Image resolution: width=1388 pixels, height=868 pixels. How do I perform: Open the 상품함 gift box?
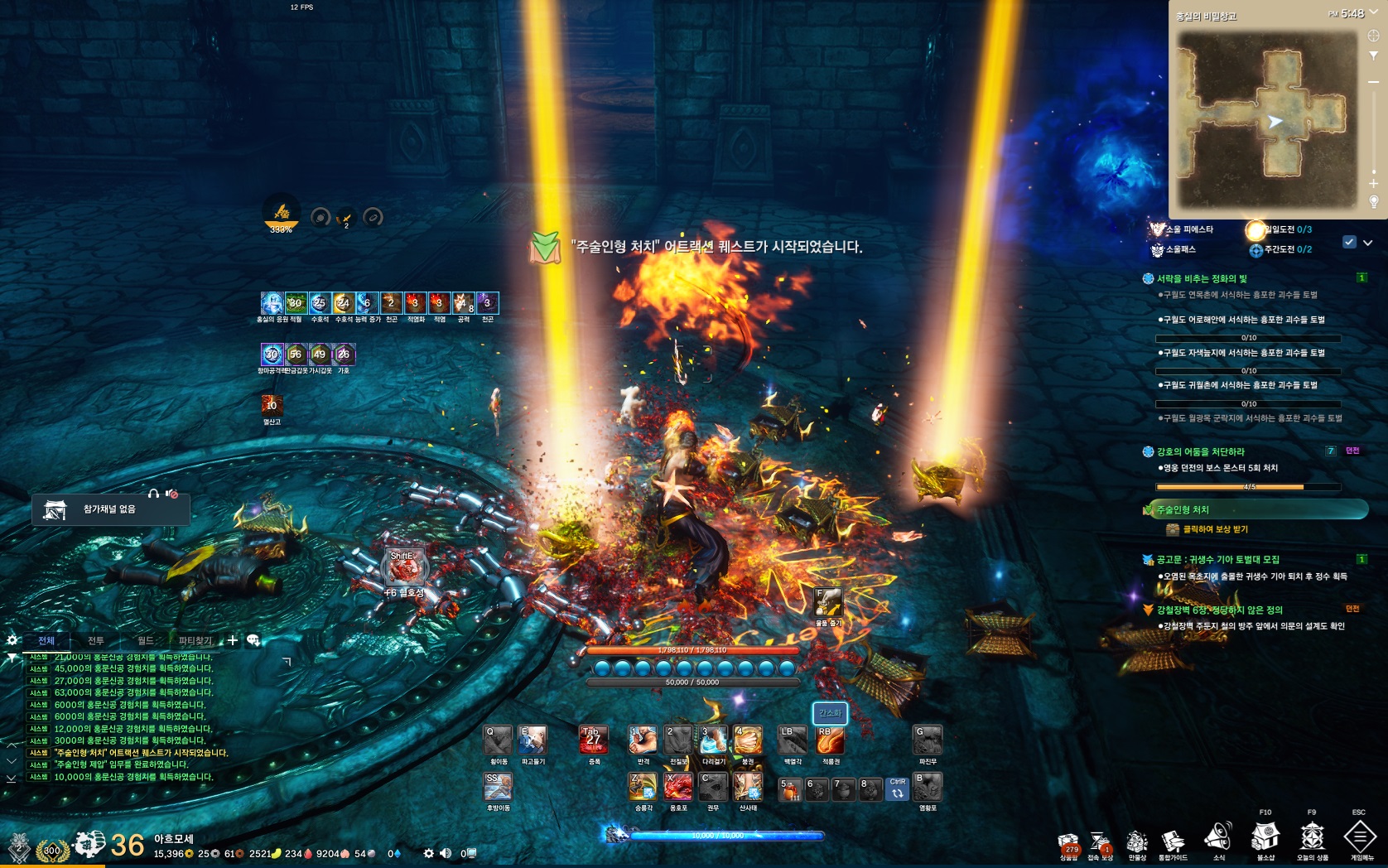point(1068,844)
